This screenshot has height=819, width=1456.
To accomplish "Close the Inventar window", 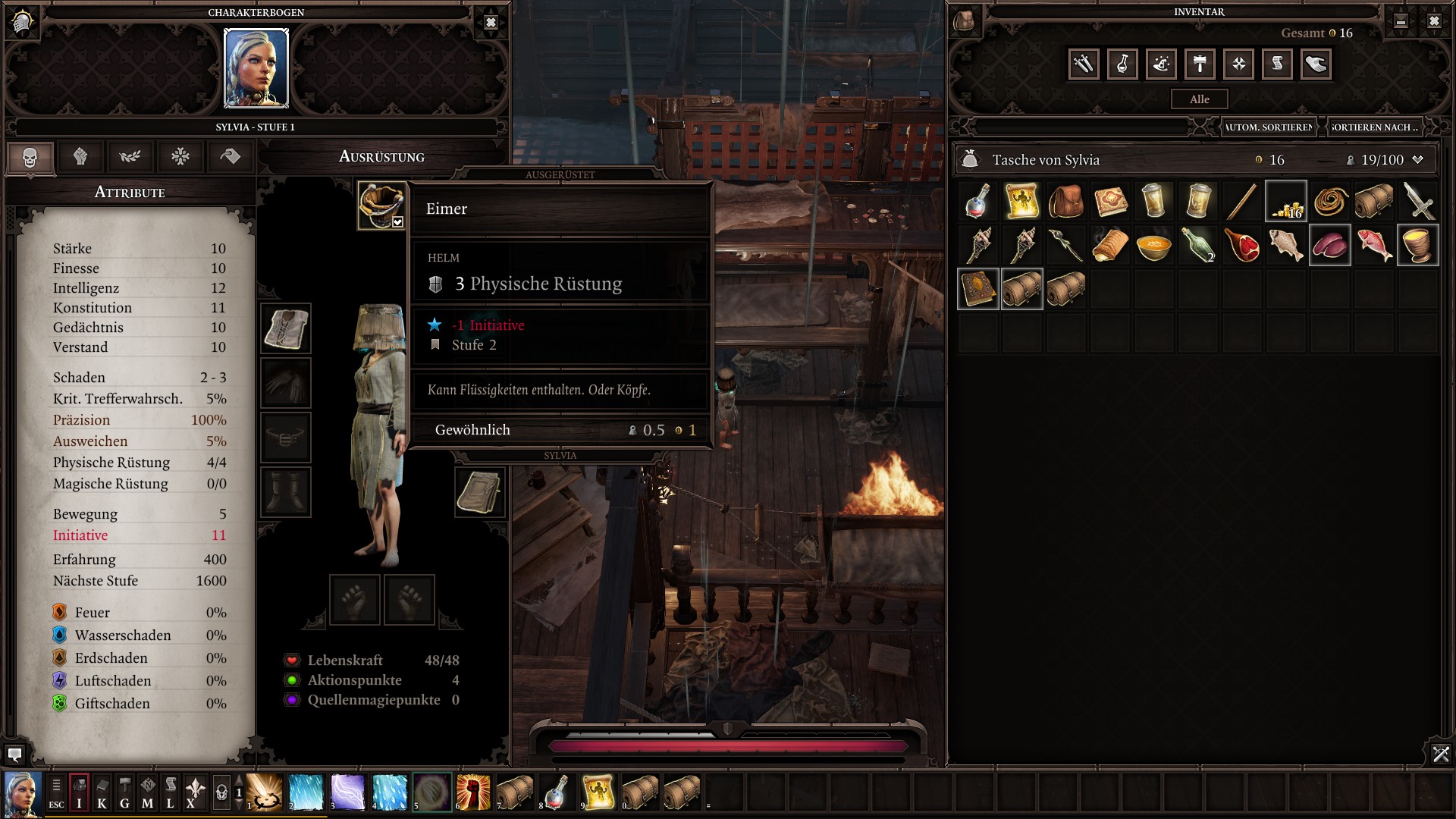I will (1433, 22).
